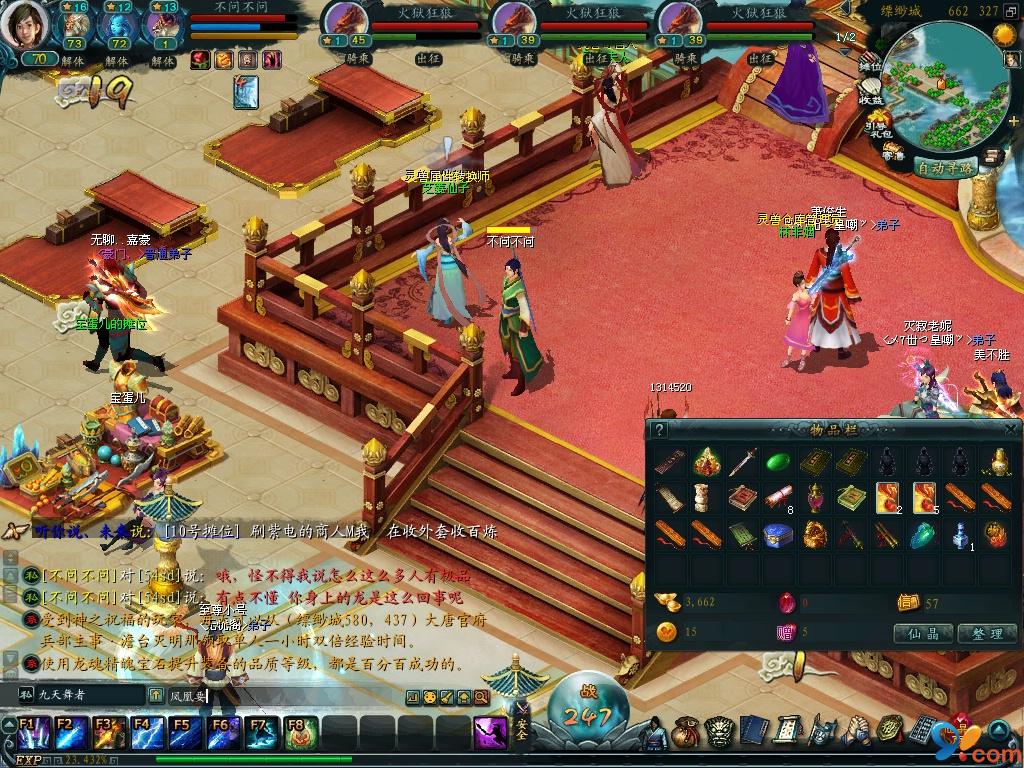Click the player character portrait

tap(23, 25)
